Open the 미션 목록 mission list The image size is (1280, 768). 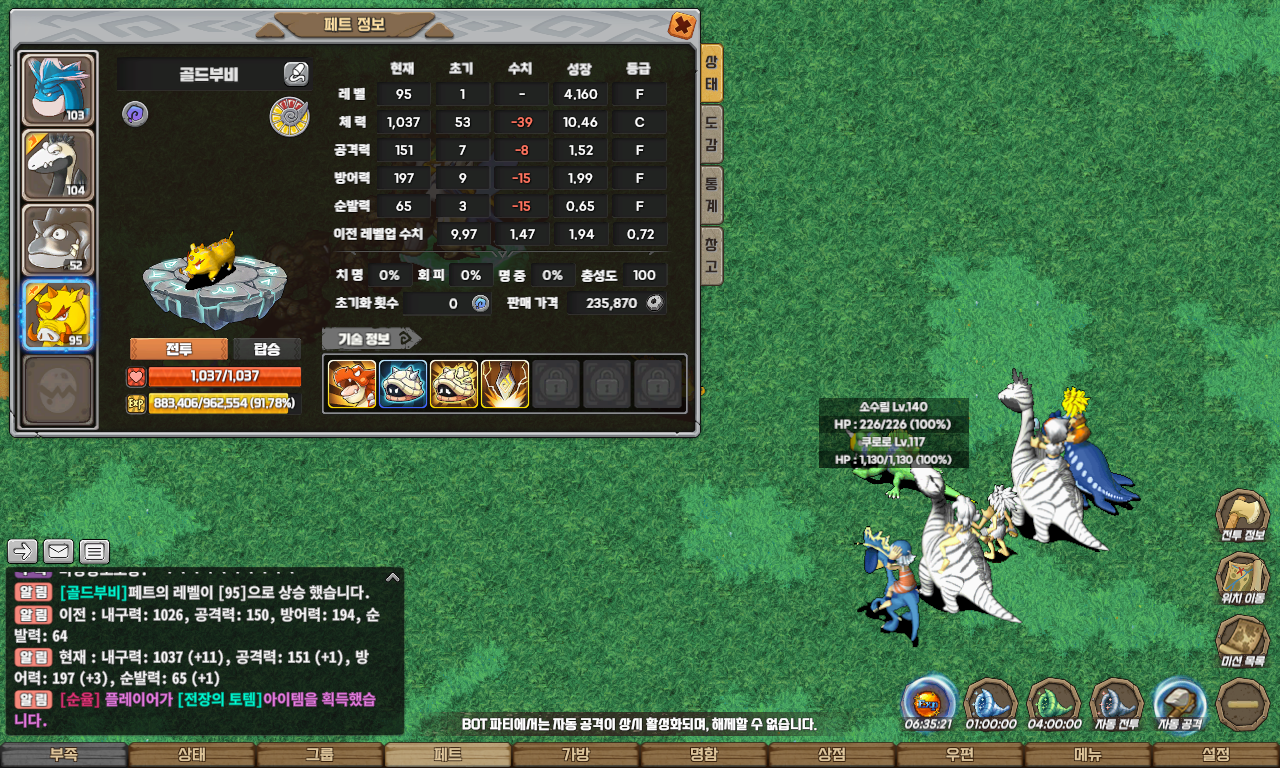[x=1242, y=643]
